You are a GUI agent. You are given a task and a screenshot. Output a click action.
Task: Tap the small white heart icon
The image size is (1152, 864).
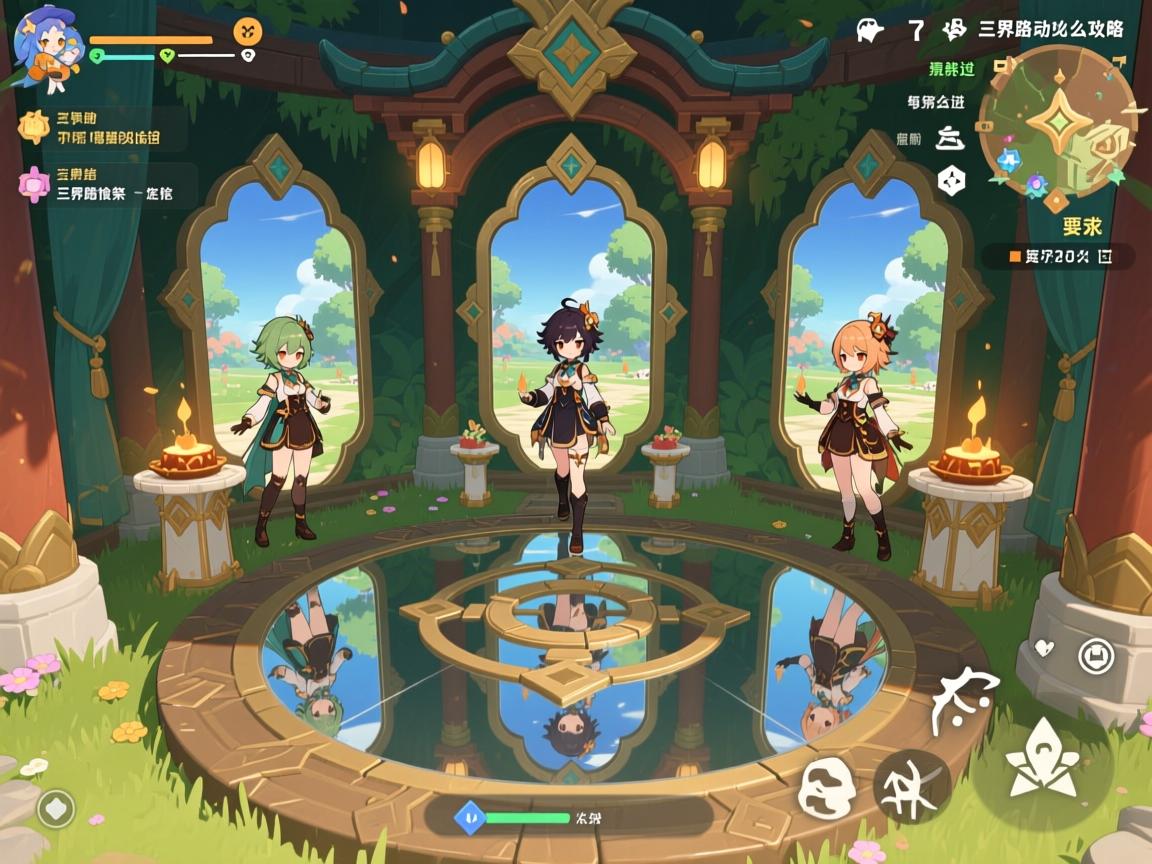(x=1043, y=647)
